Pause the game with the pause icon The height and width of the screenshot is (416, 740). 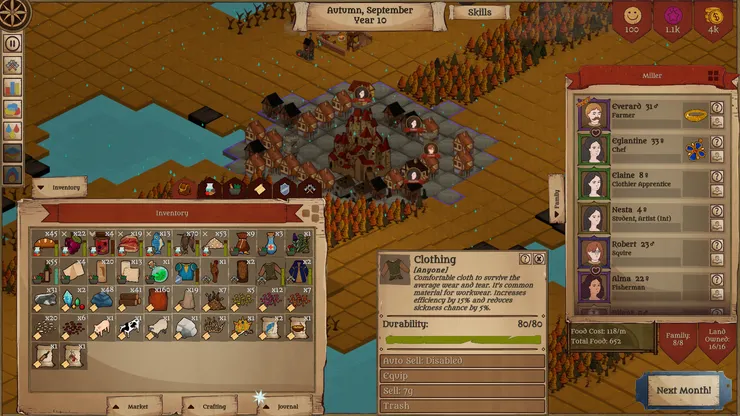[13, 43]
